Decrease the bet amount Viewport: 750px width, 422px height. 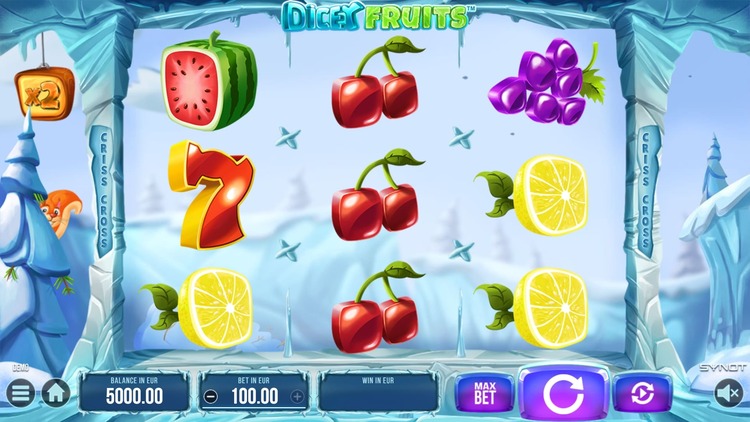[x=210, y=396]
